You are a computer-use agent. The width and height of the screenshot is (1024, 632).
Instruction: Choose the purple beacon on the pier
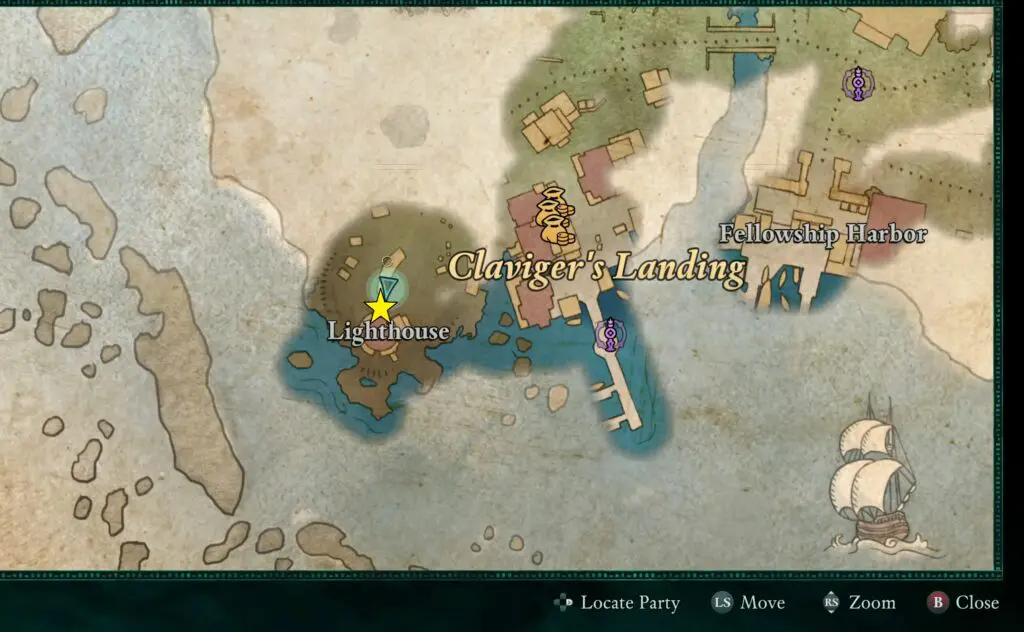click(x=609, y=335)
